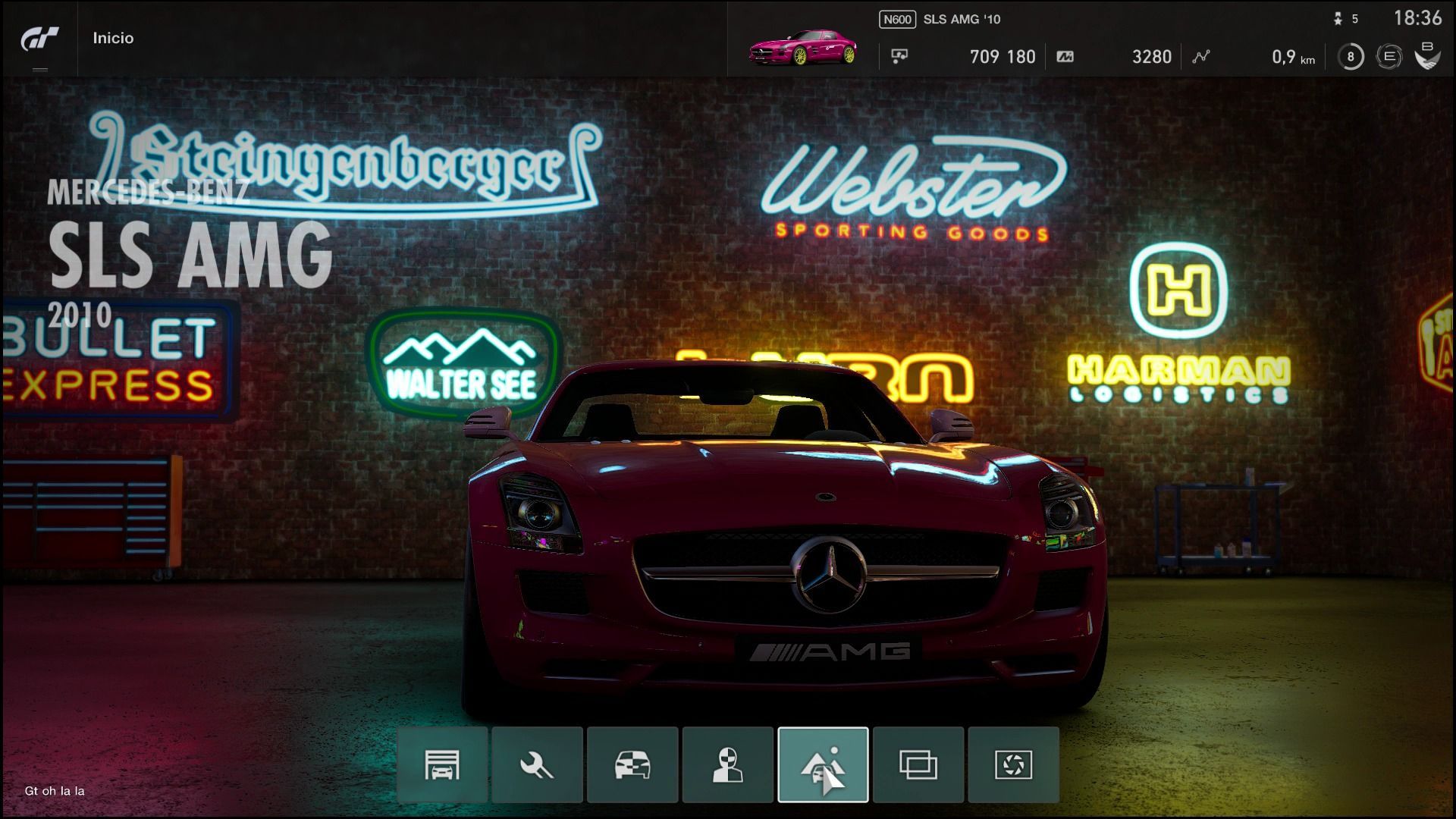The height and width of the screenshot is (819, 1456).
Task: Click the camera shutter photo button
Action: click(1013, 764)
